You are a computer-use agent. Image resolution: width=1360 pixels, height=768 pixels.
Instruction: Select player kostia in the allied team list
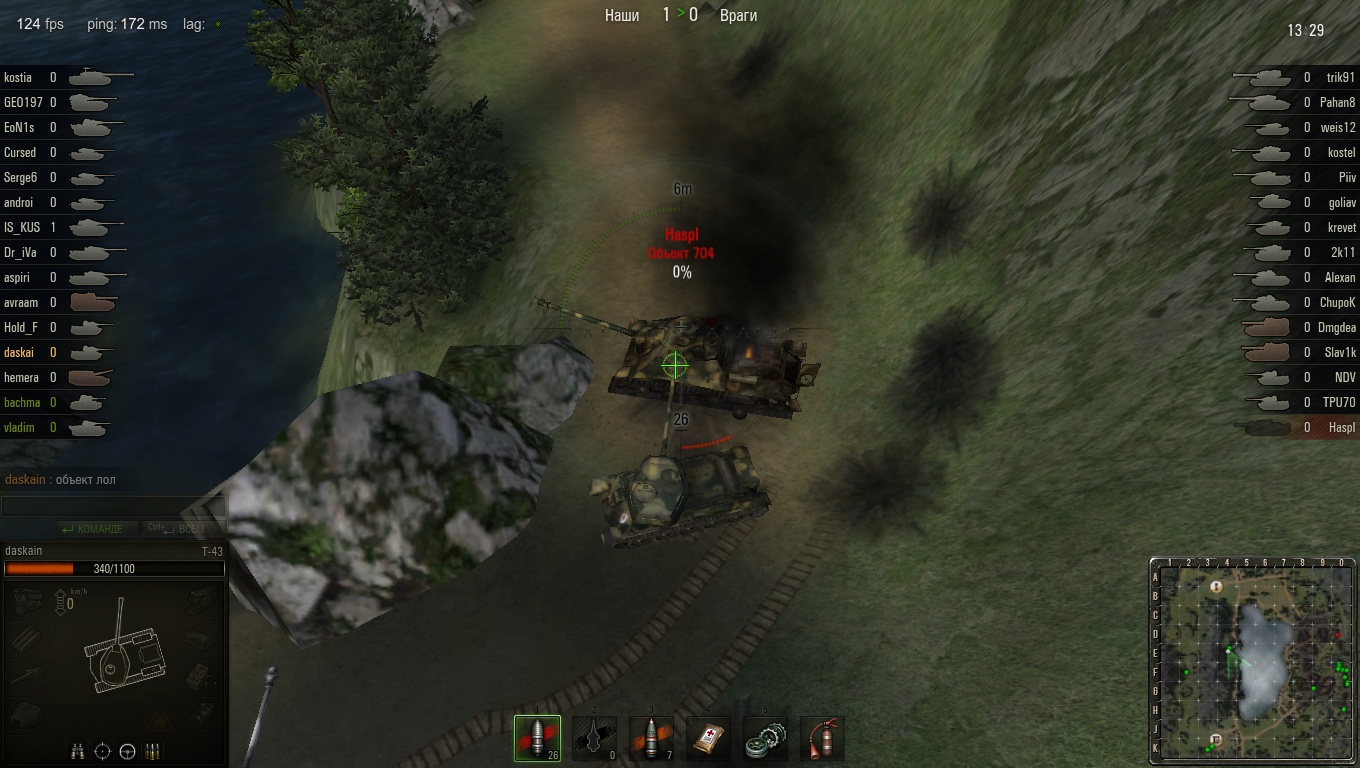coord(18,77)
